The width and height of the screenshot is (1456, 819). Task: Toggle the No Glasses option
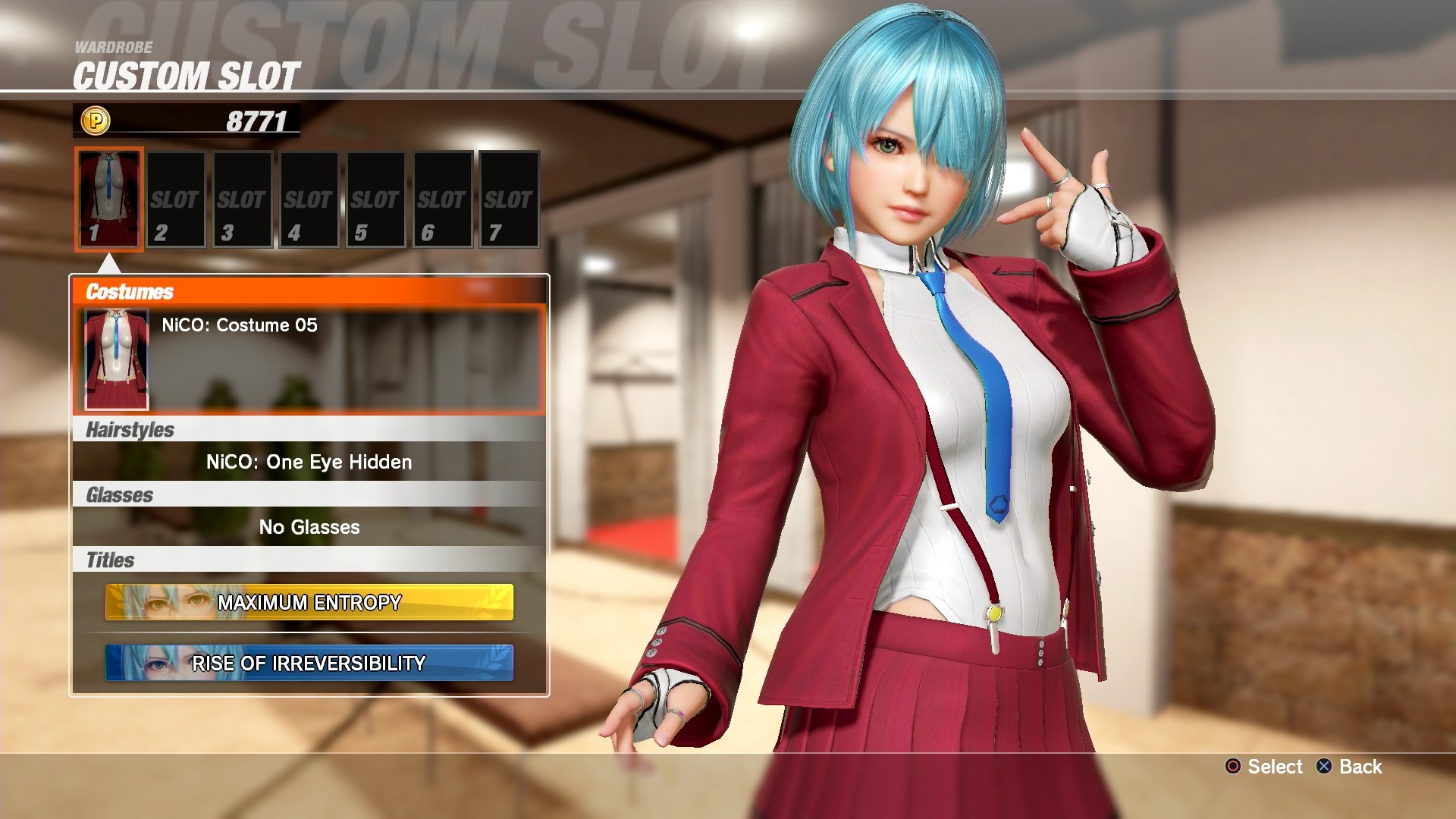coord(309,527)
